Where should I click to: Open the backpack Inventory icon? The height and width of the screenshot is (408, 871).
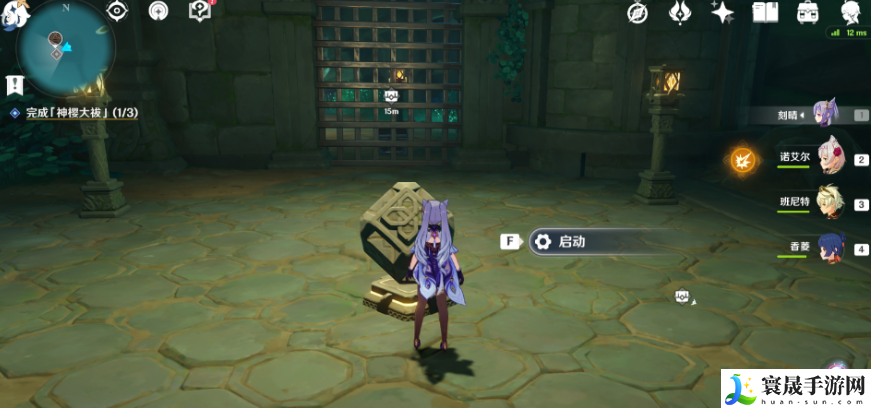point(807,13)
